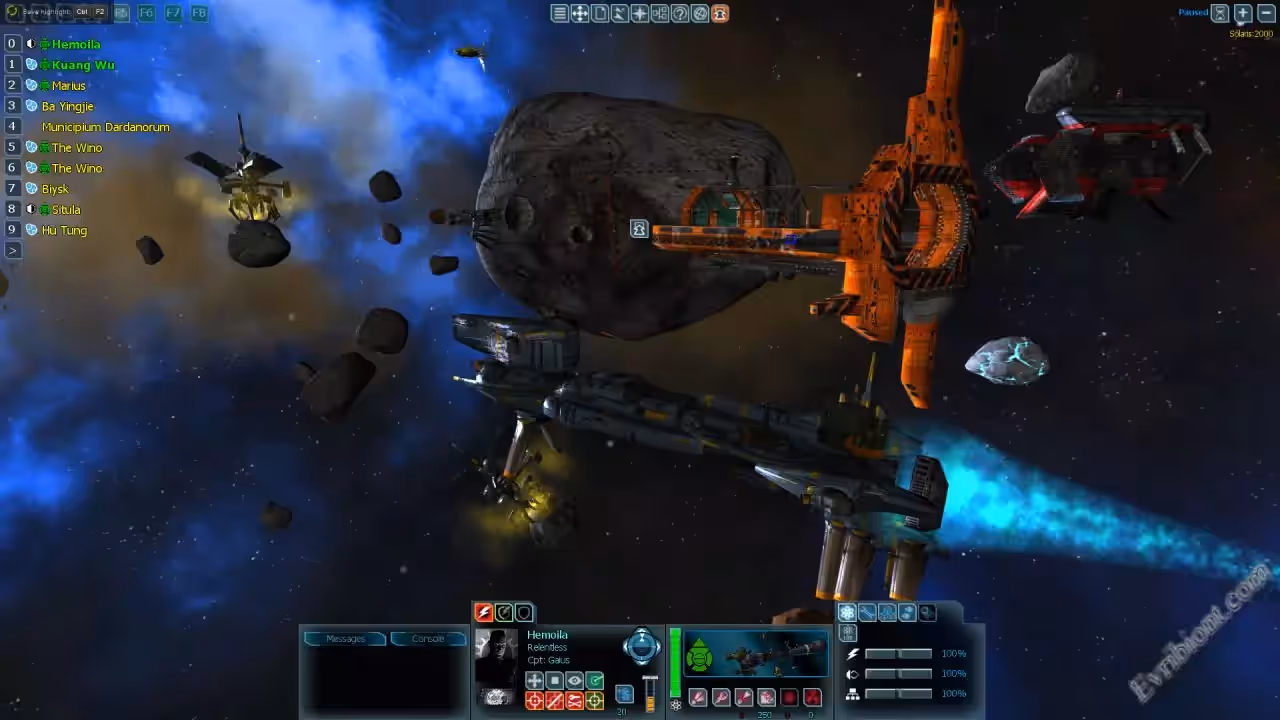Image resolution: width=1280 pixels, height=720 pixels.
Task: Open the main menu list icon
Action: tap(560, 13)
